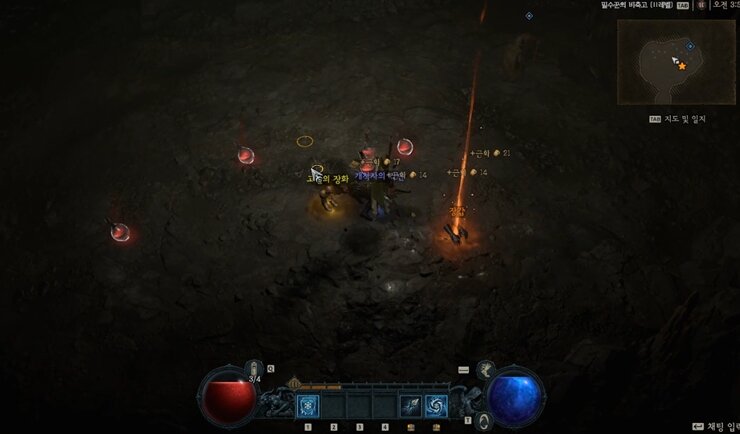Activate the frost rune skill in slot 1

308,405
